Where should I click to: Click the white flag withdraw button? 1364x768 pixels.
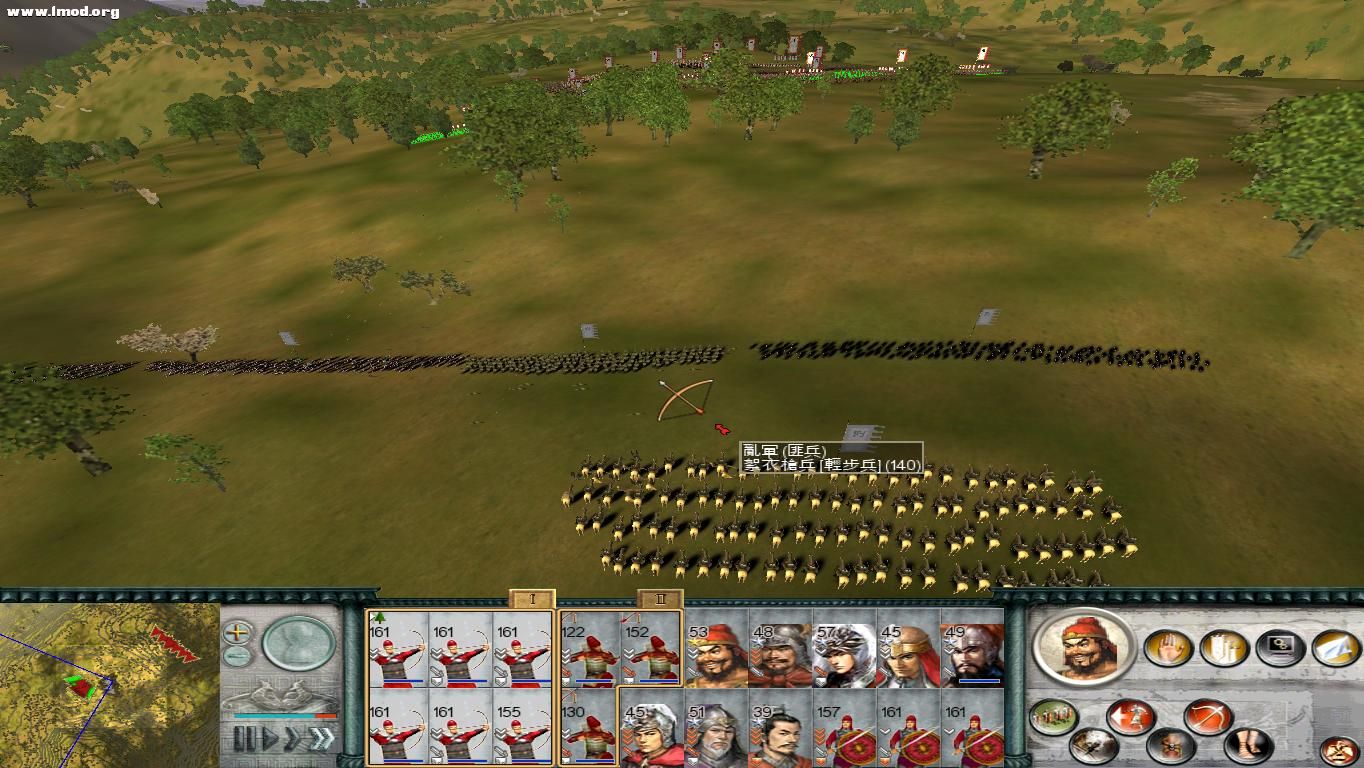[x=1335, y=648]
